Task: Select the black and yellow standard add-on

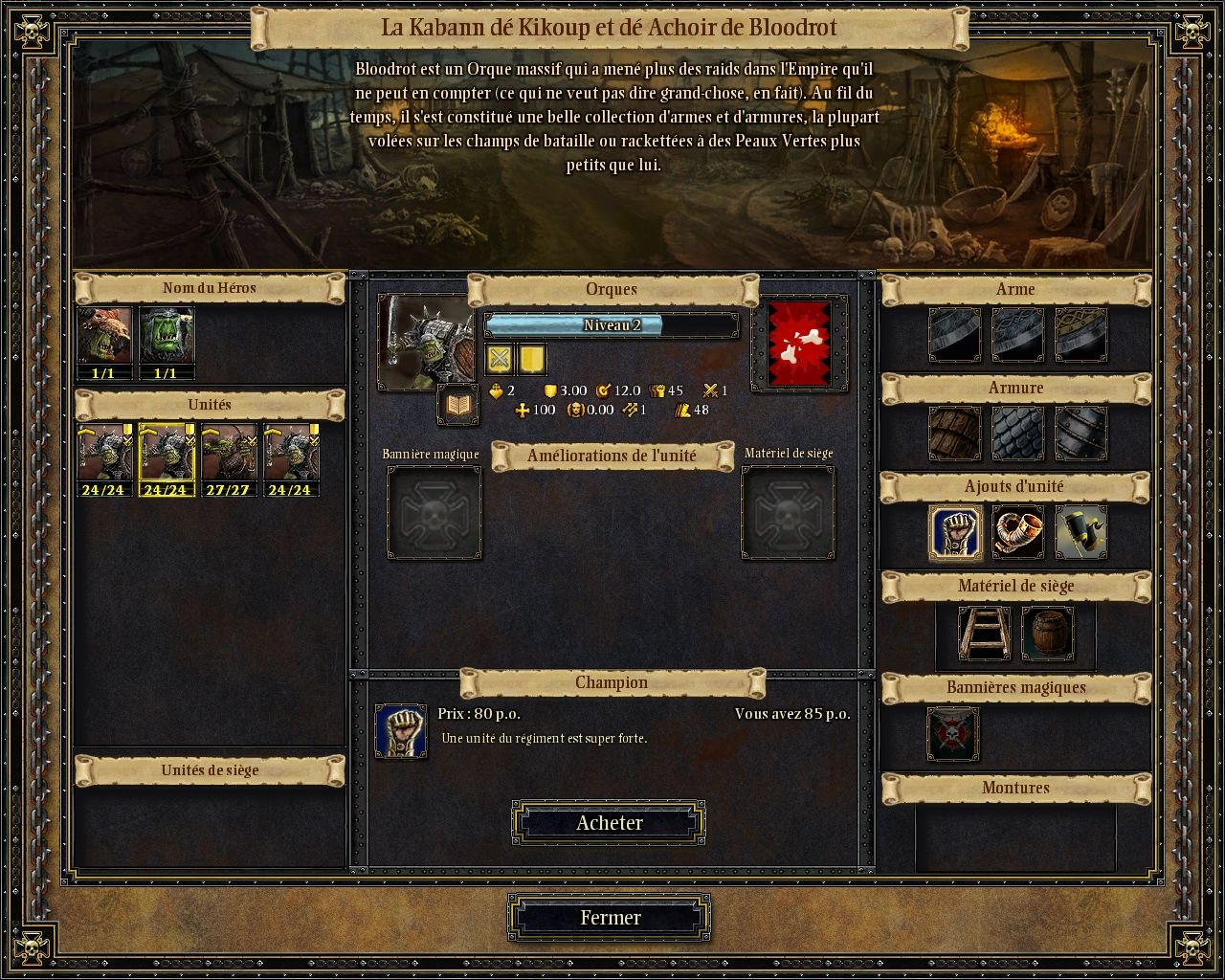Action: coord(1080,533)
